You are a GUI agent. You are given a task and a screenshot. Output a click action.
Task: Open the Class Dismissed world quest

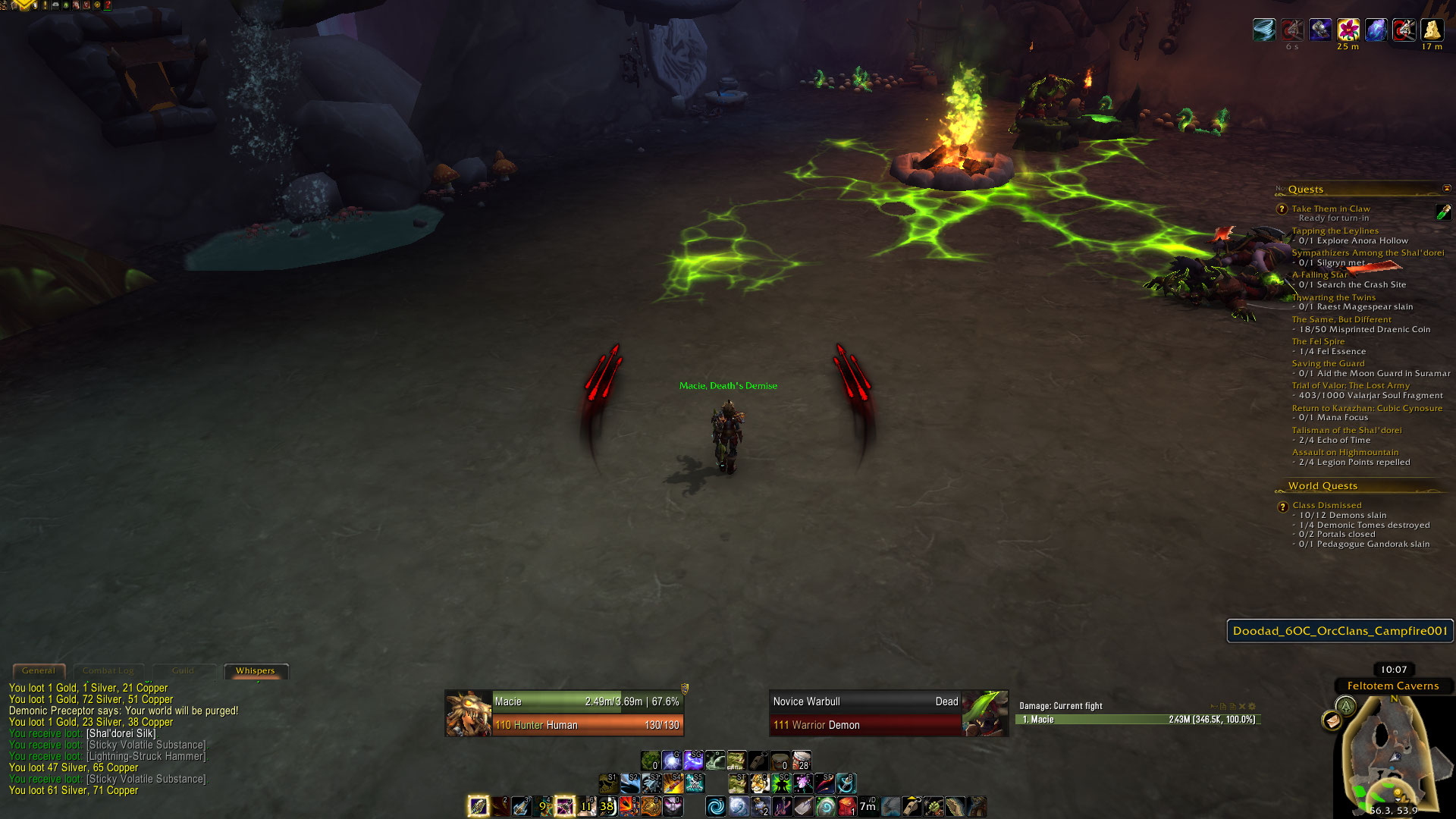pos(1327,505)
